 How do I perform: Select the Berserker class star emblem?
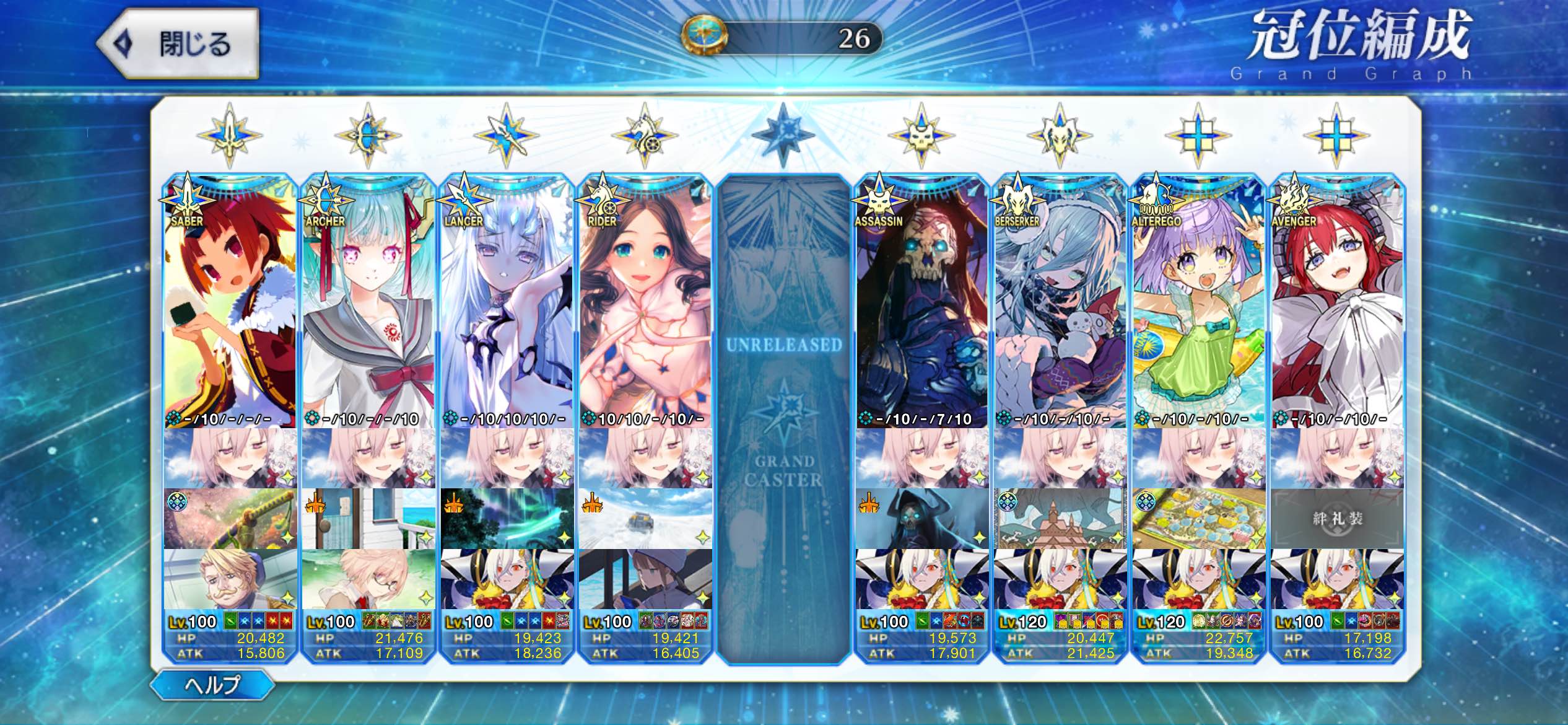coord(1060,135)
